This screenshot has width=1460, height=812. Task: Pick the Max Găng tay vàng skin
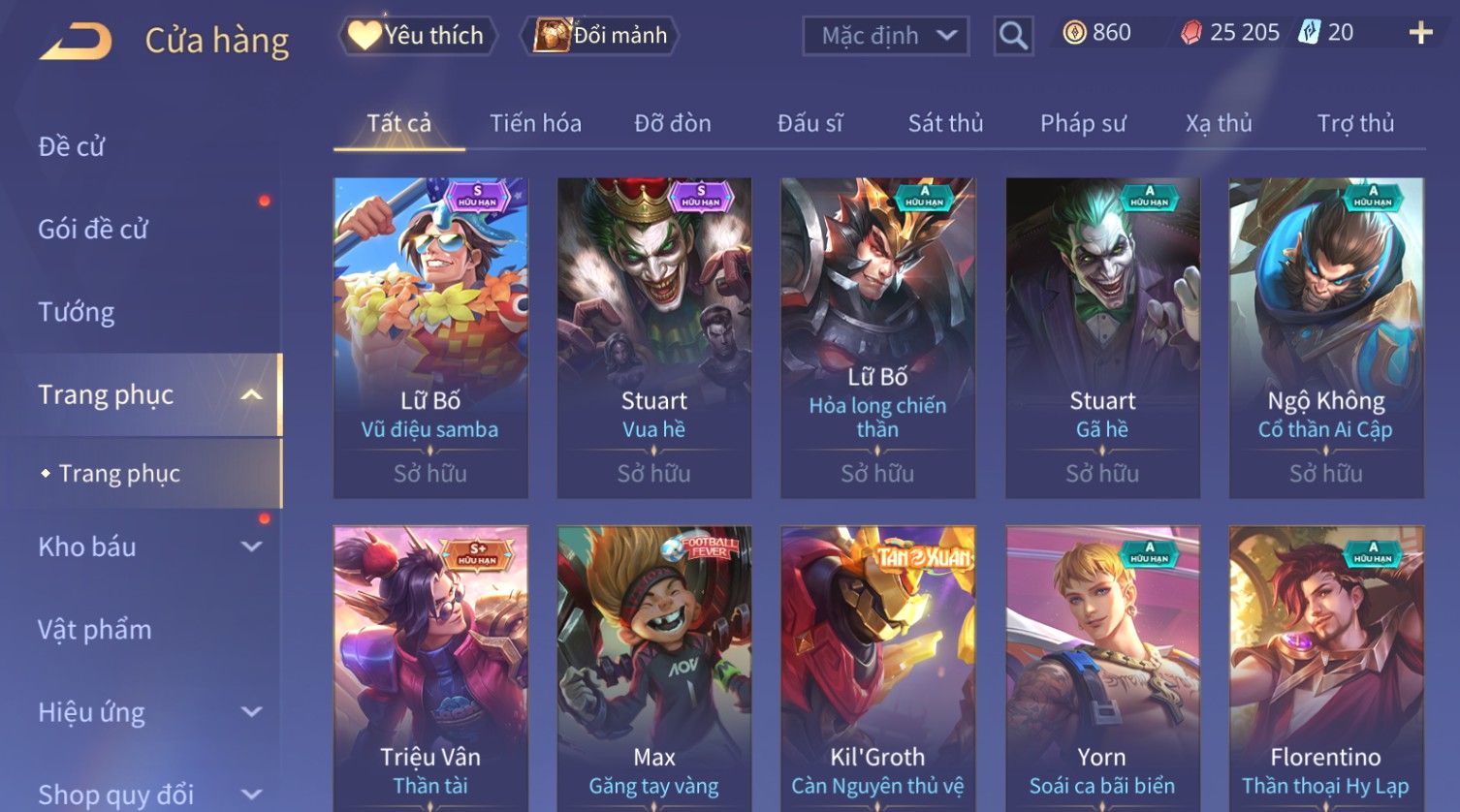[654, 669]
